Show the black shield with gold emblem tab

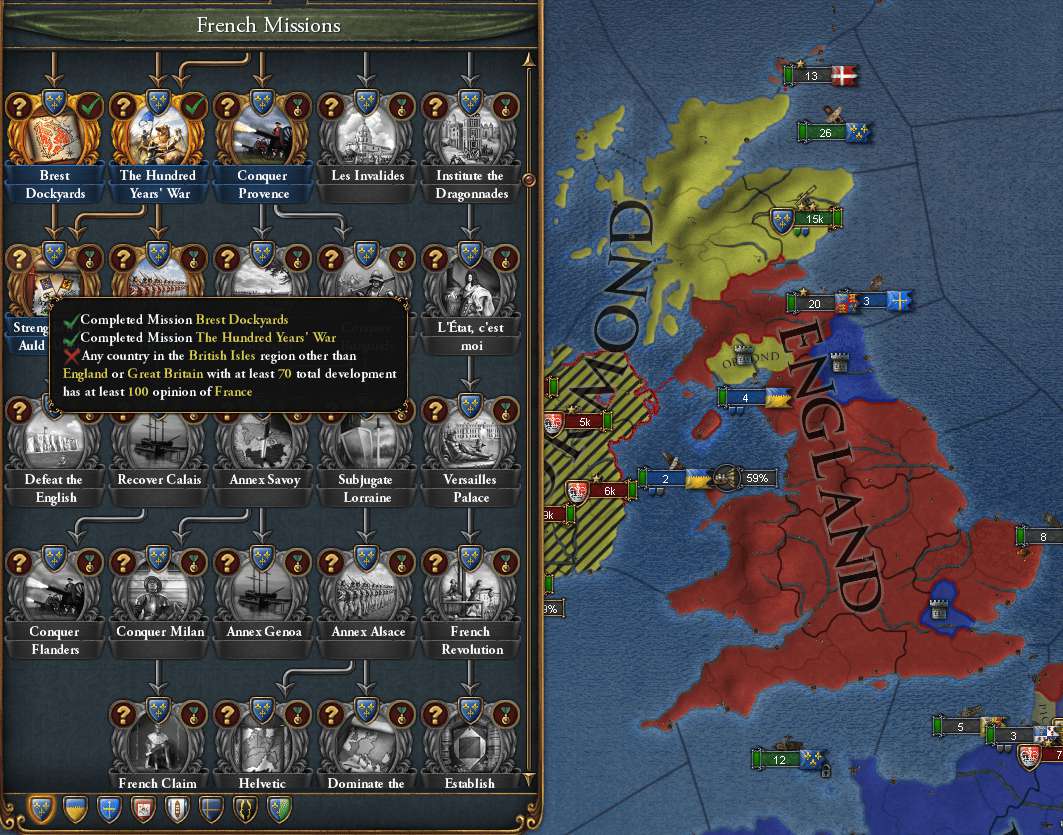pos(245,809)
